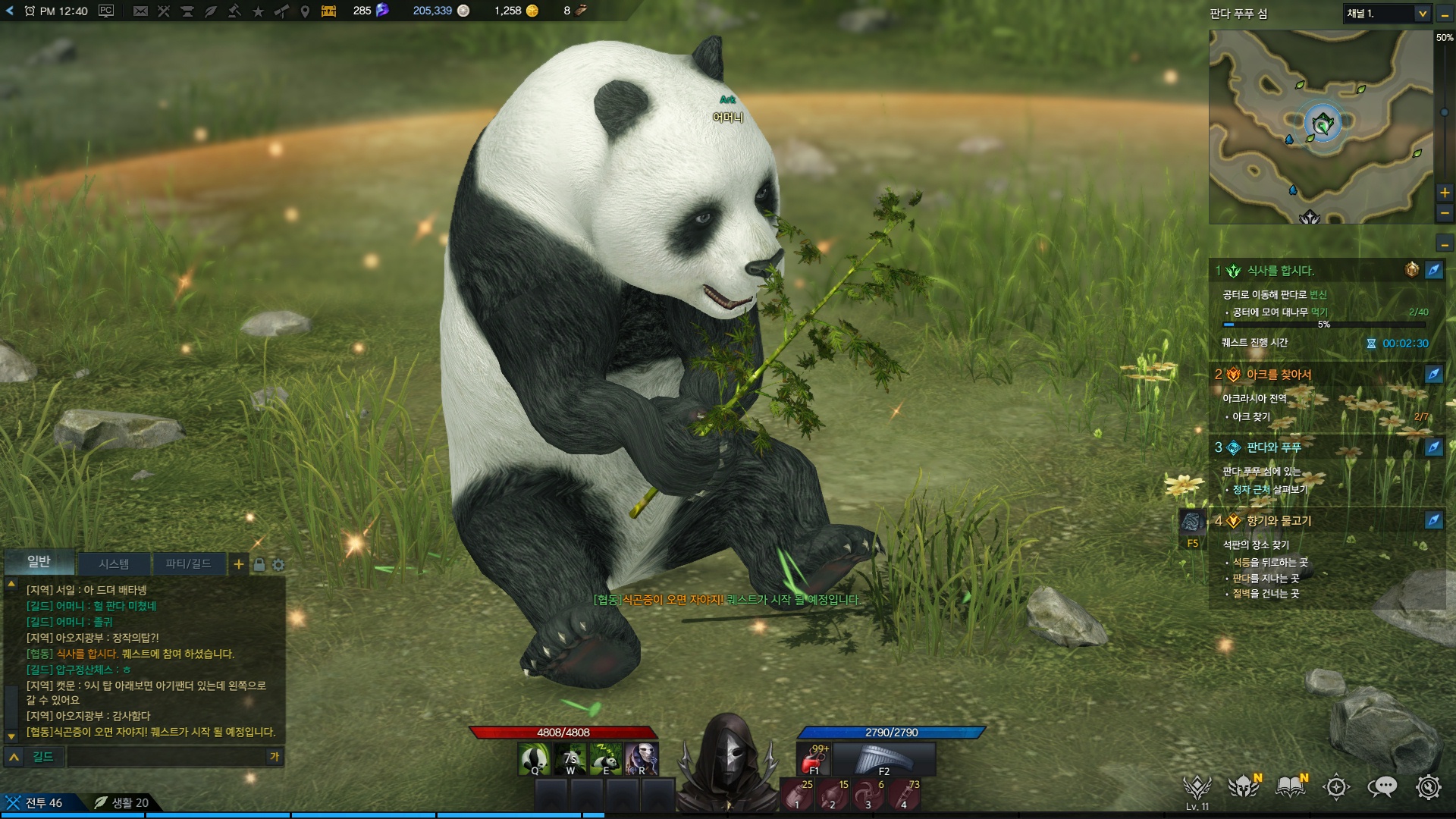
Task: Select the 향기와 물고기 quest entry
Action: click(1279, 521)
